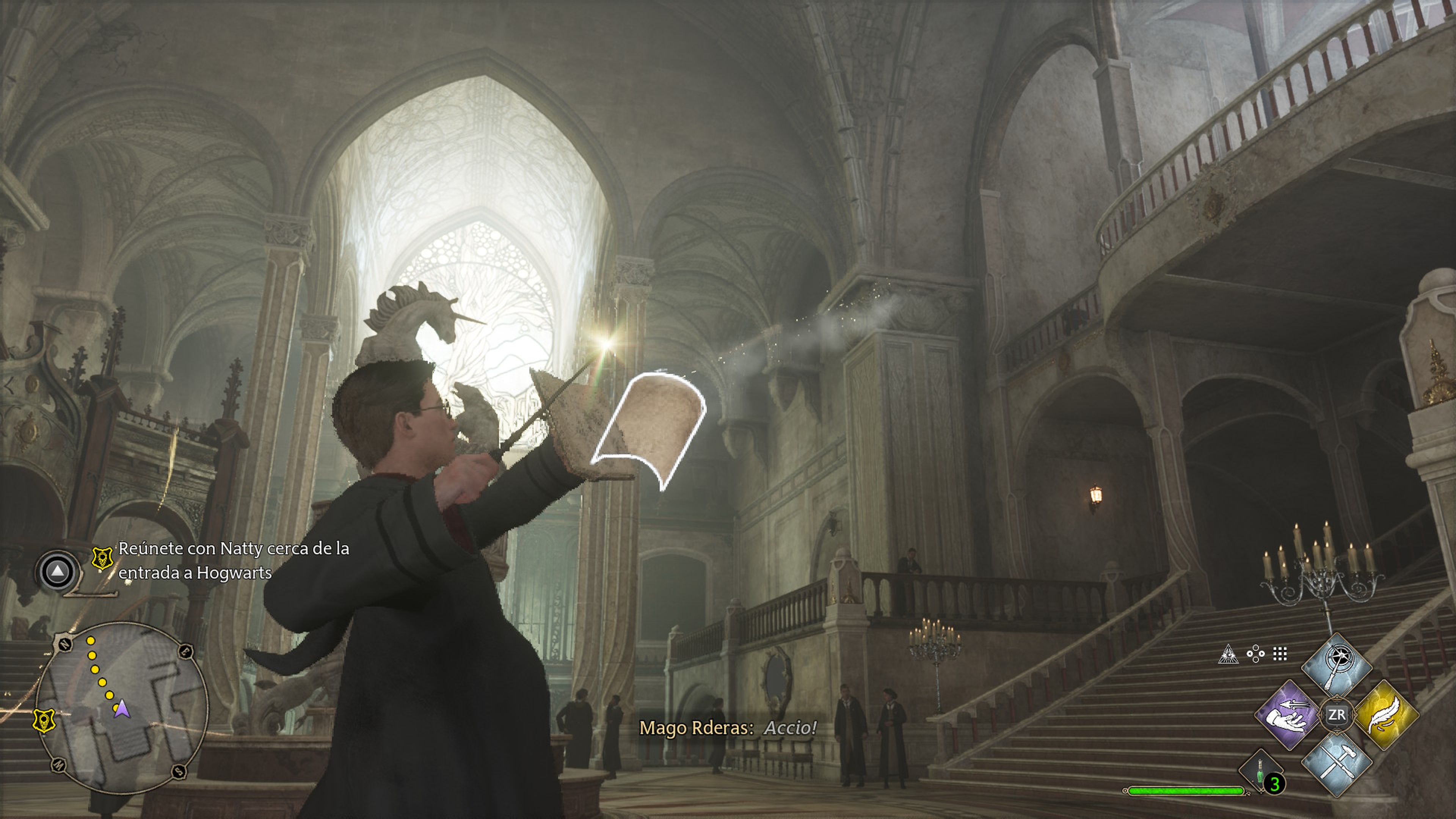Click a yellow quest path dot on the minimap

tap(91, 640)
